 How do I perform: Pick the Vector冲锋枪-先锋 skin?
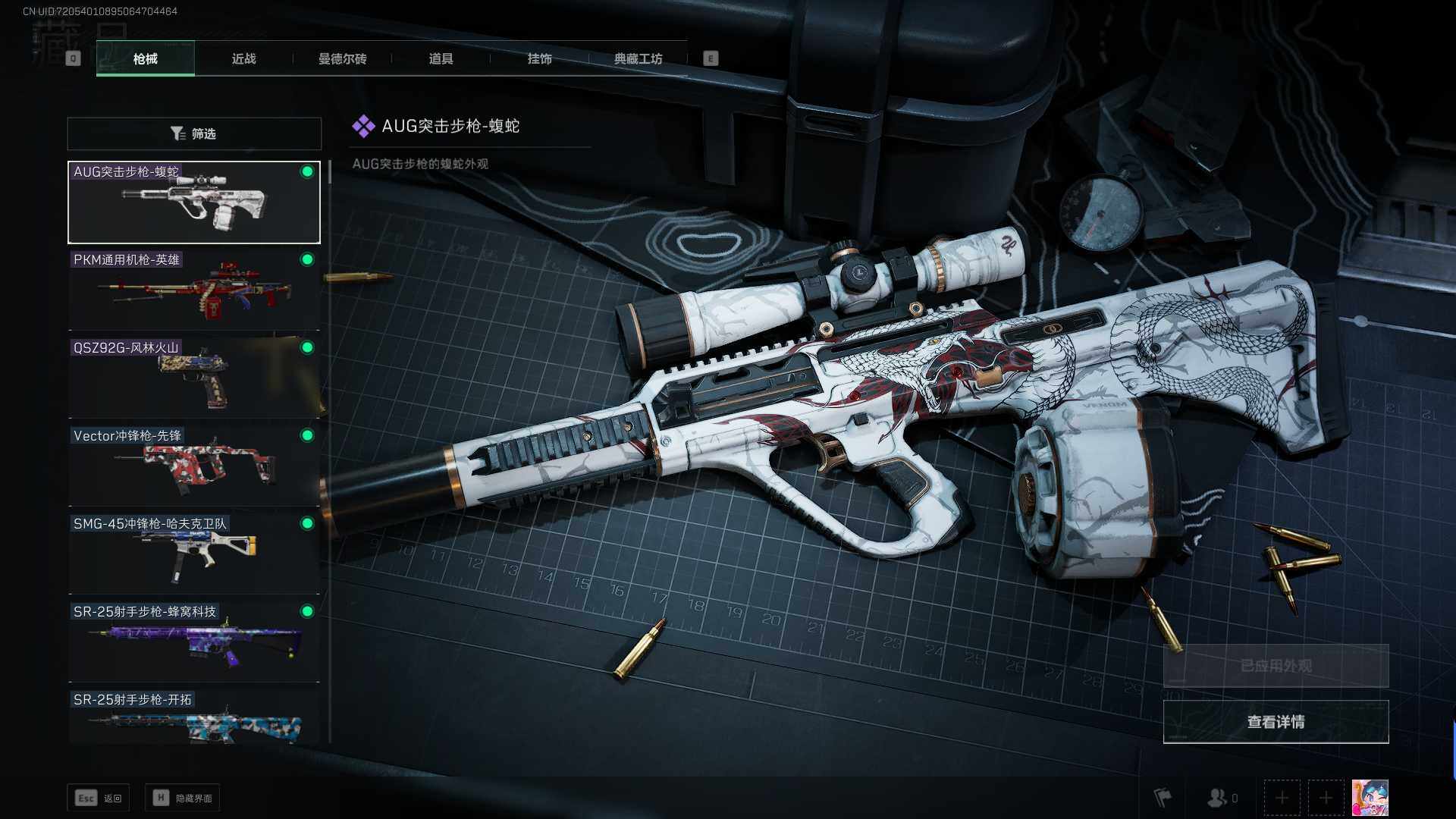[194, 466]
